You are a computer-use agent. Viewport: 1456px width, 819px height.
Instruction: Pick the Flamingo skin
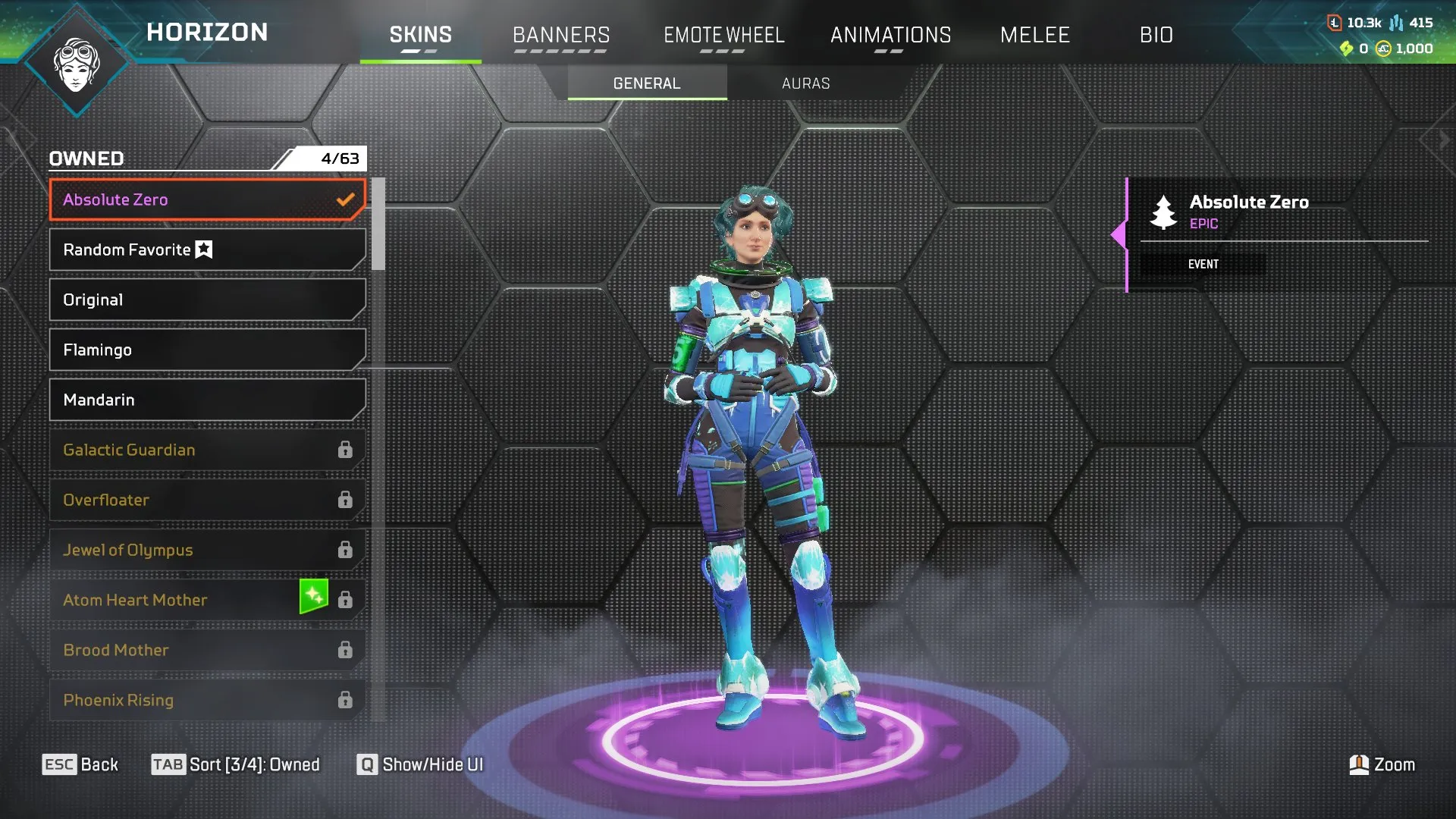click(x=206, y=350)
